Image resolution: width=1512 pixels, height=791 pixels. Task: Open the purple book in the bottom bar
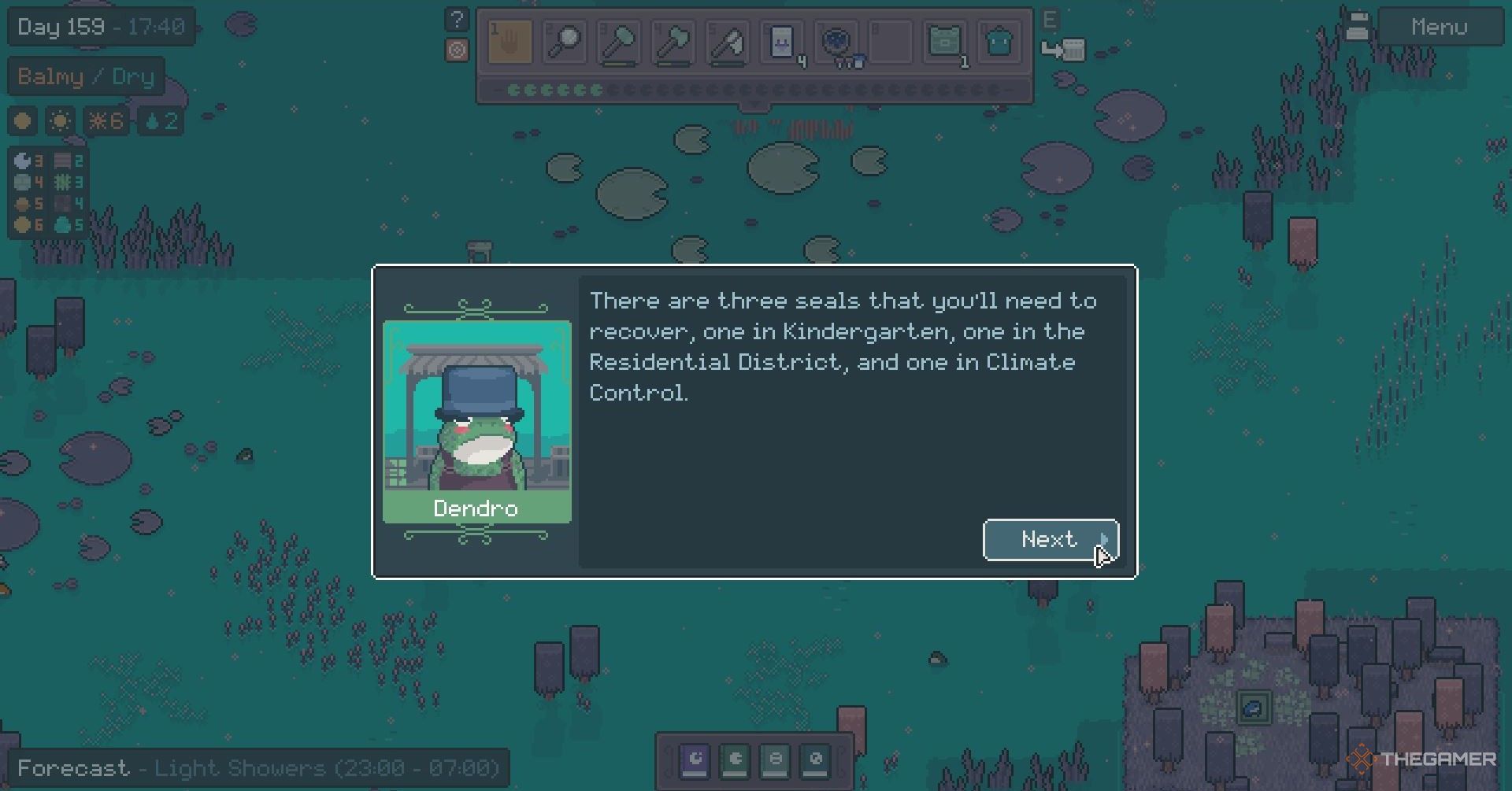(695, 760)
